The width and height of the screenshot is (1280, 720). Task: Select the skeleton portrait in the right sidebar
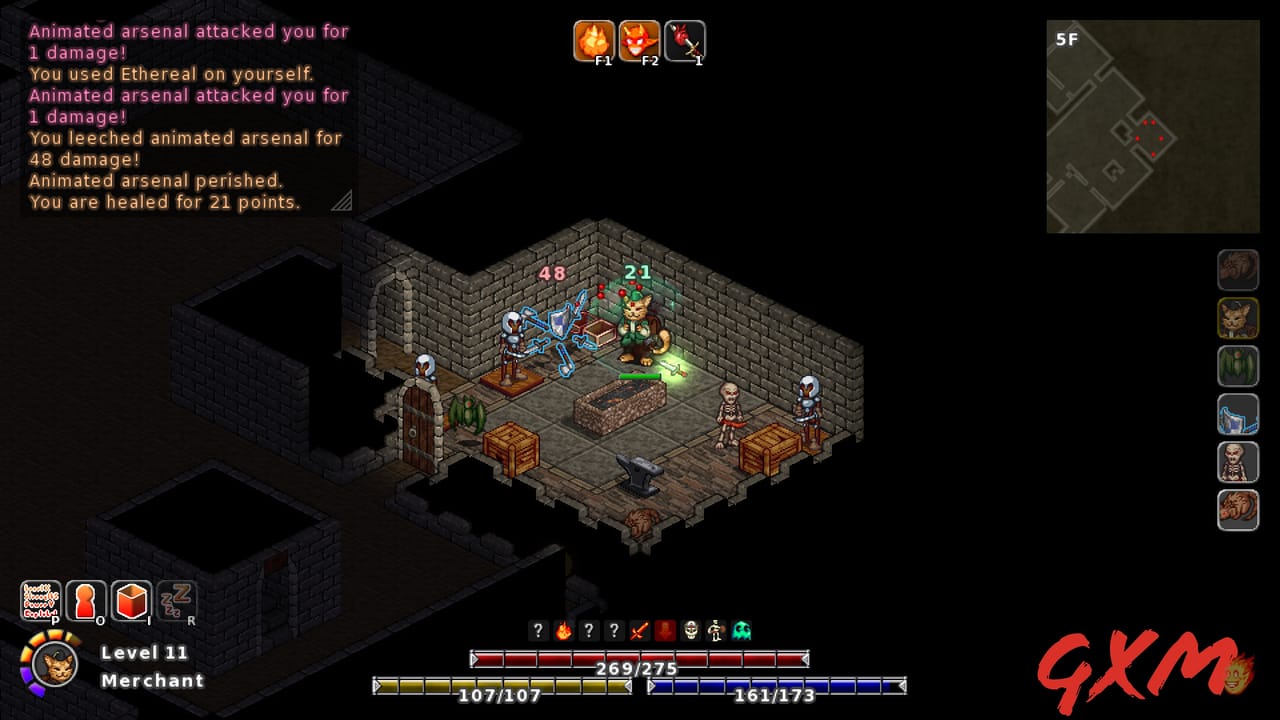tap(1238, 462)
